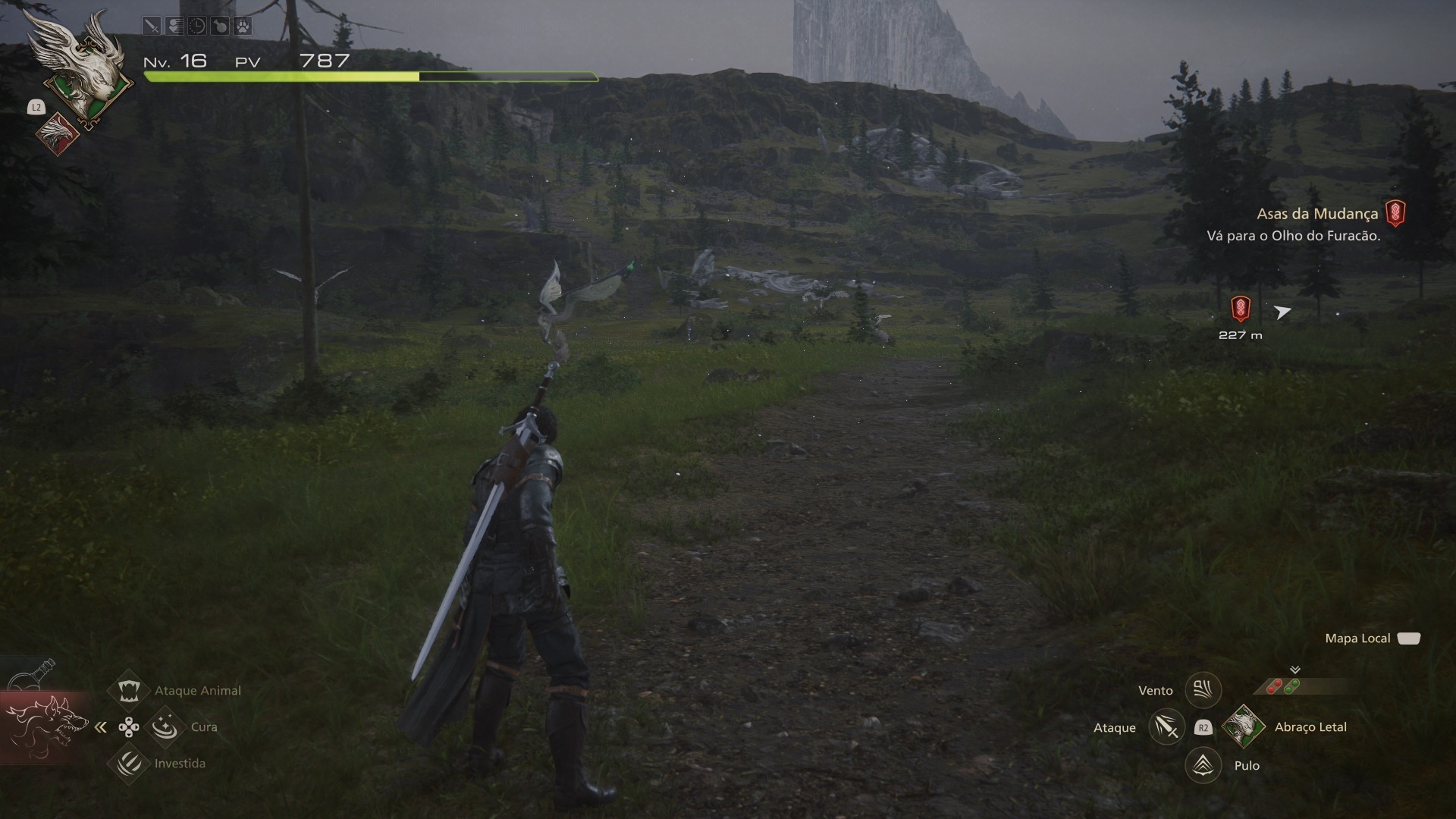Use the Cura pet command

tap(165, 727)
